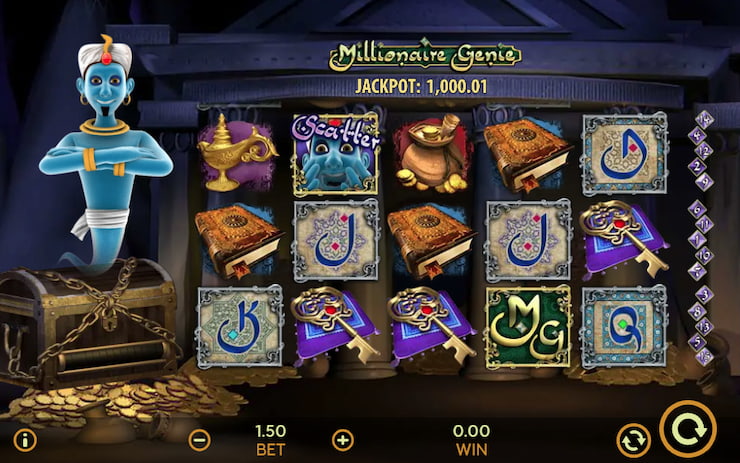Spin the reels with the large gold button
The height and width of the screenshot is (463, 740).
coord(688,429)
